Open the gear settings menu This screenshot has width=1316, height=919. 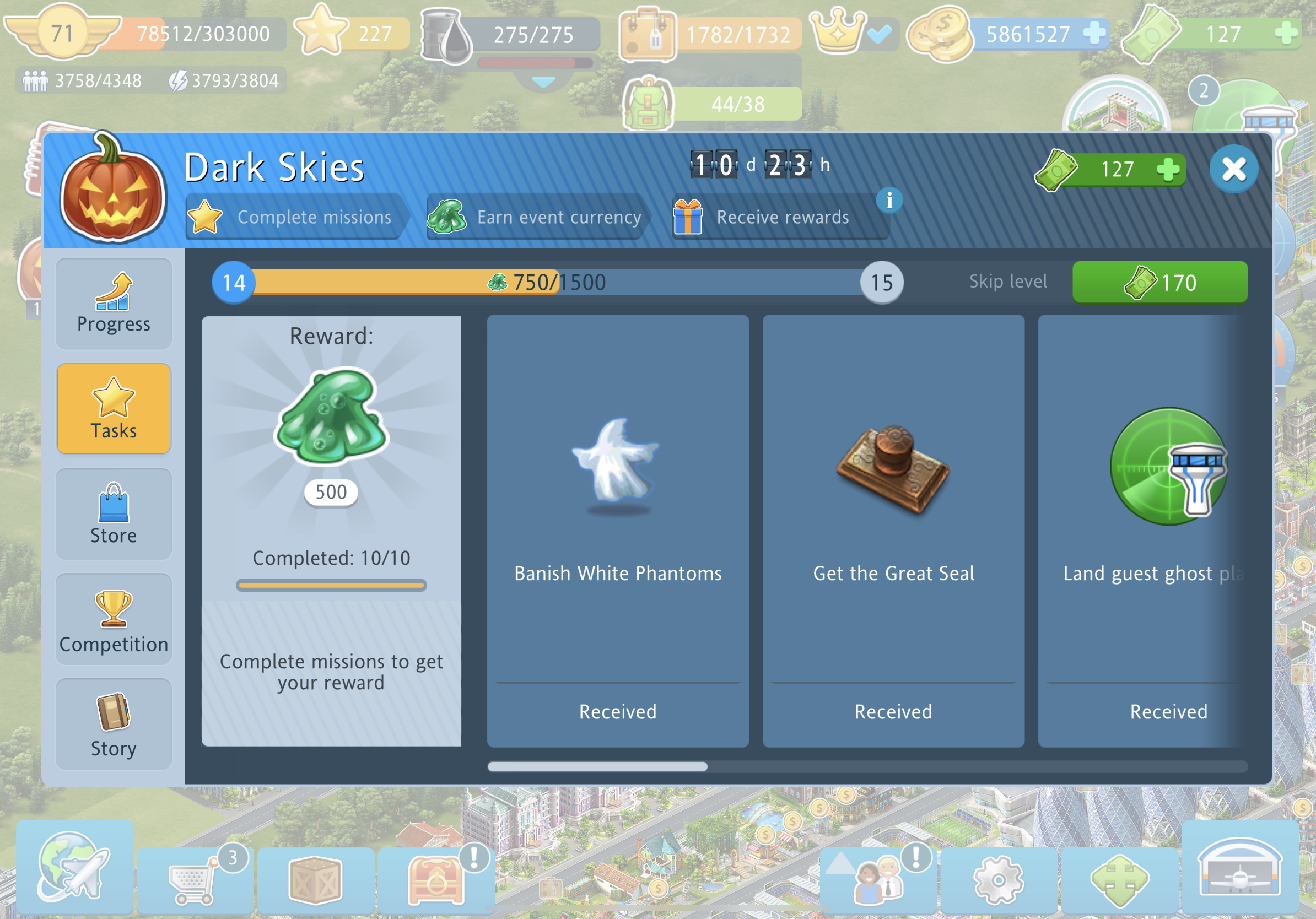pos(998,879)
